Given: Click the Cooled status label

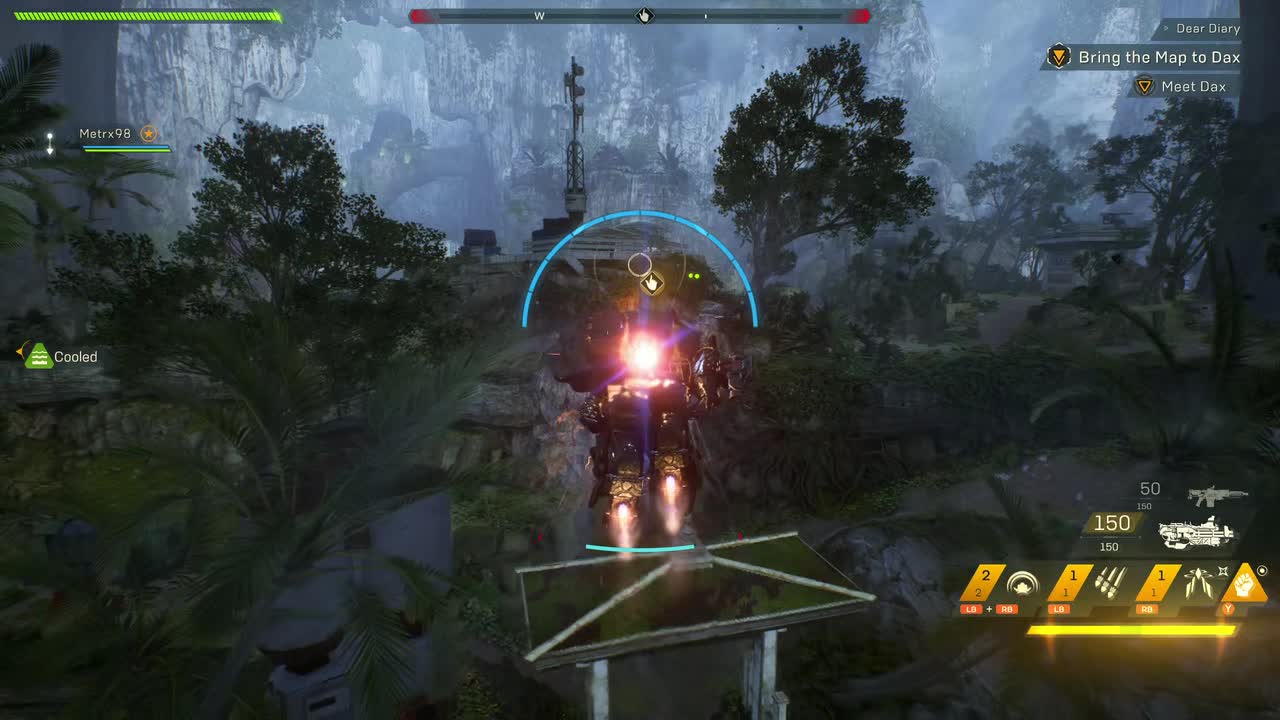Looking at the screenshot, I should point(77,356).
